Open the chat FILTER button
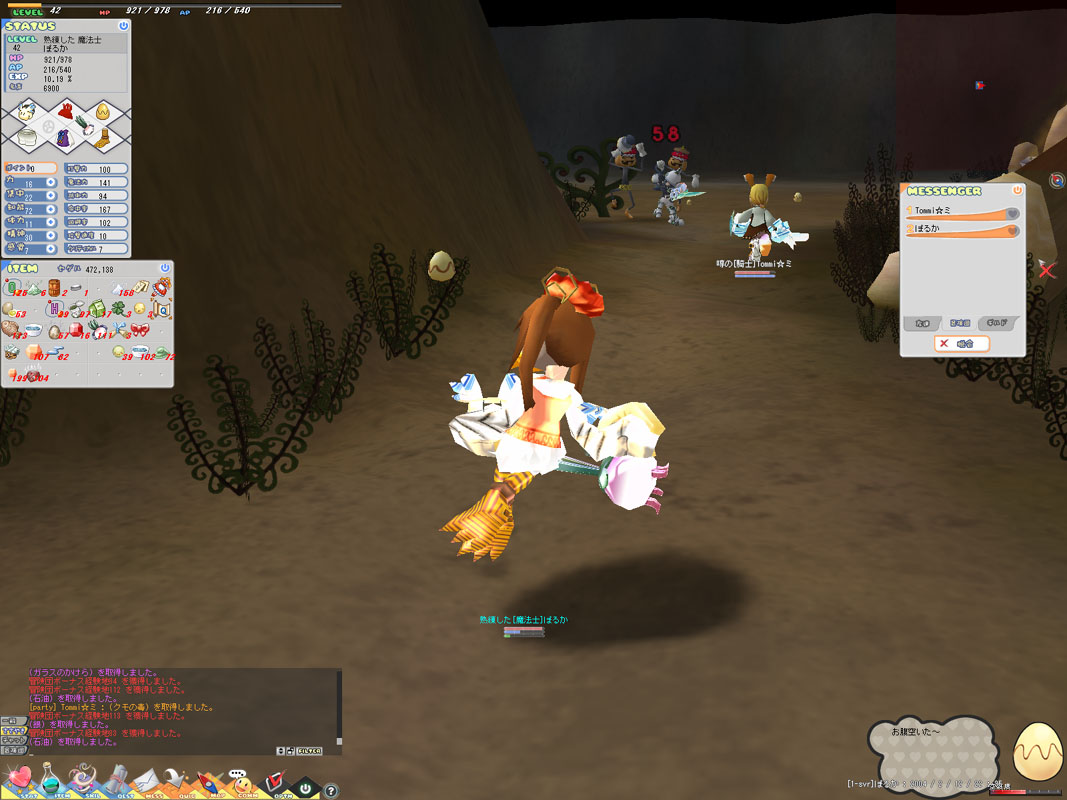The image size is (1067, 800). (308, 750)
